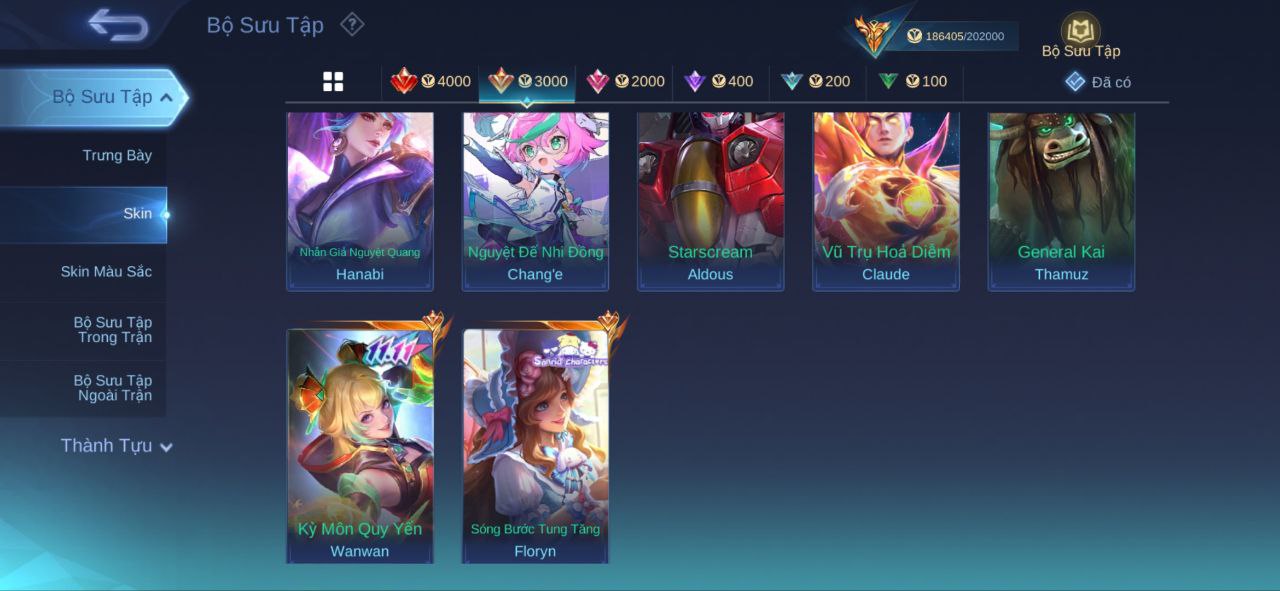The height and width of the screenshot is (591, 1280).
Task: Switch to the 200 point tier tab
Action: pyautogui.click(x=816, y=82)
